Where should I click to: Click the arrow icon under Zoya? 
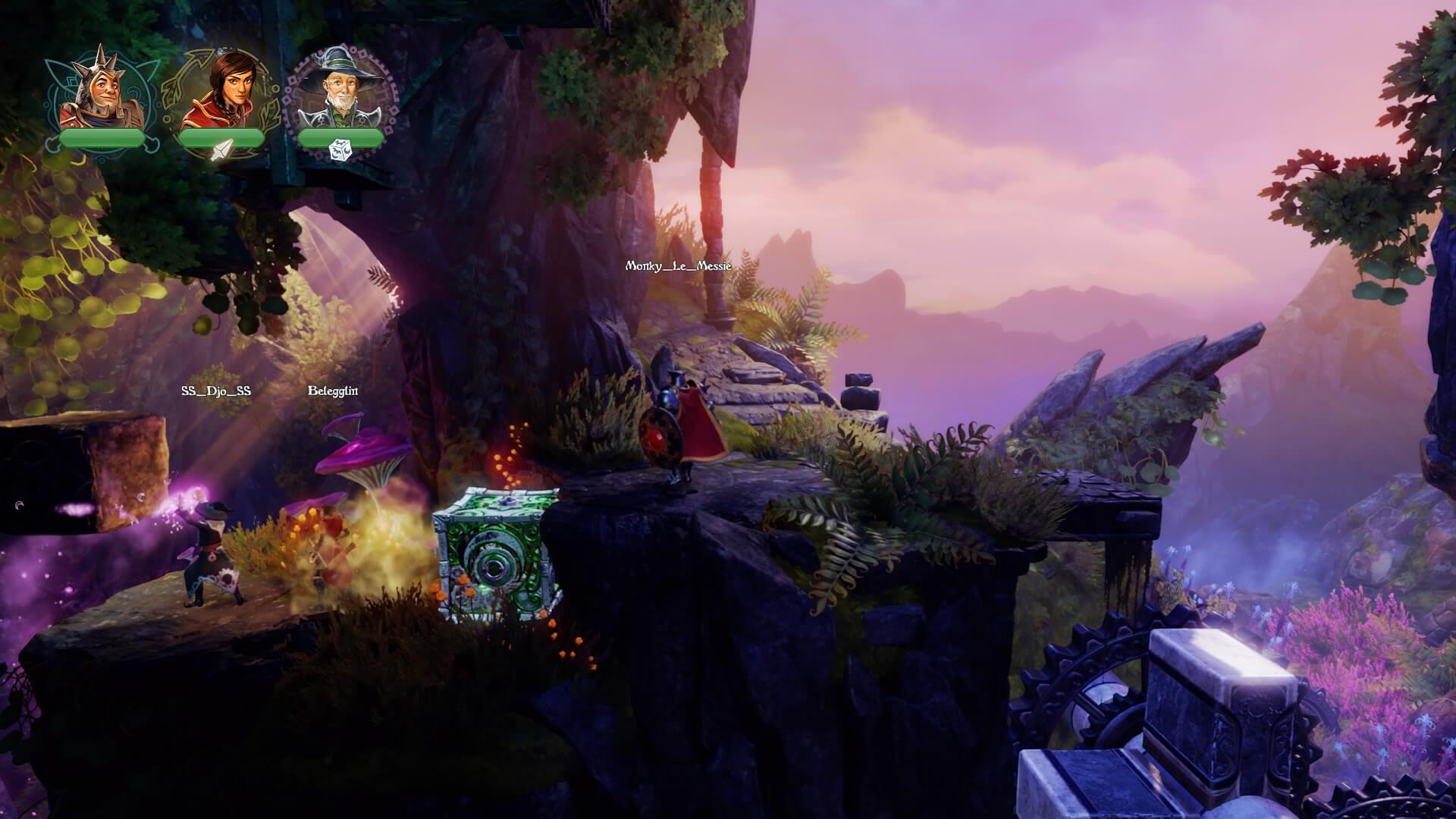coord(221,150)
